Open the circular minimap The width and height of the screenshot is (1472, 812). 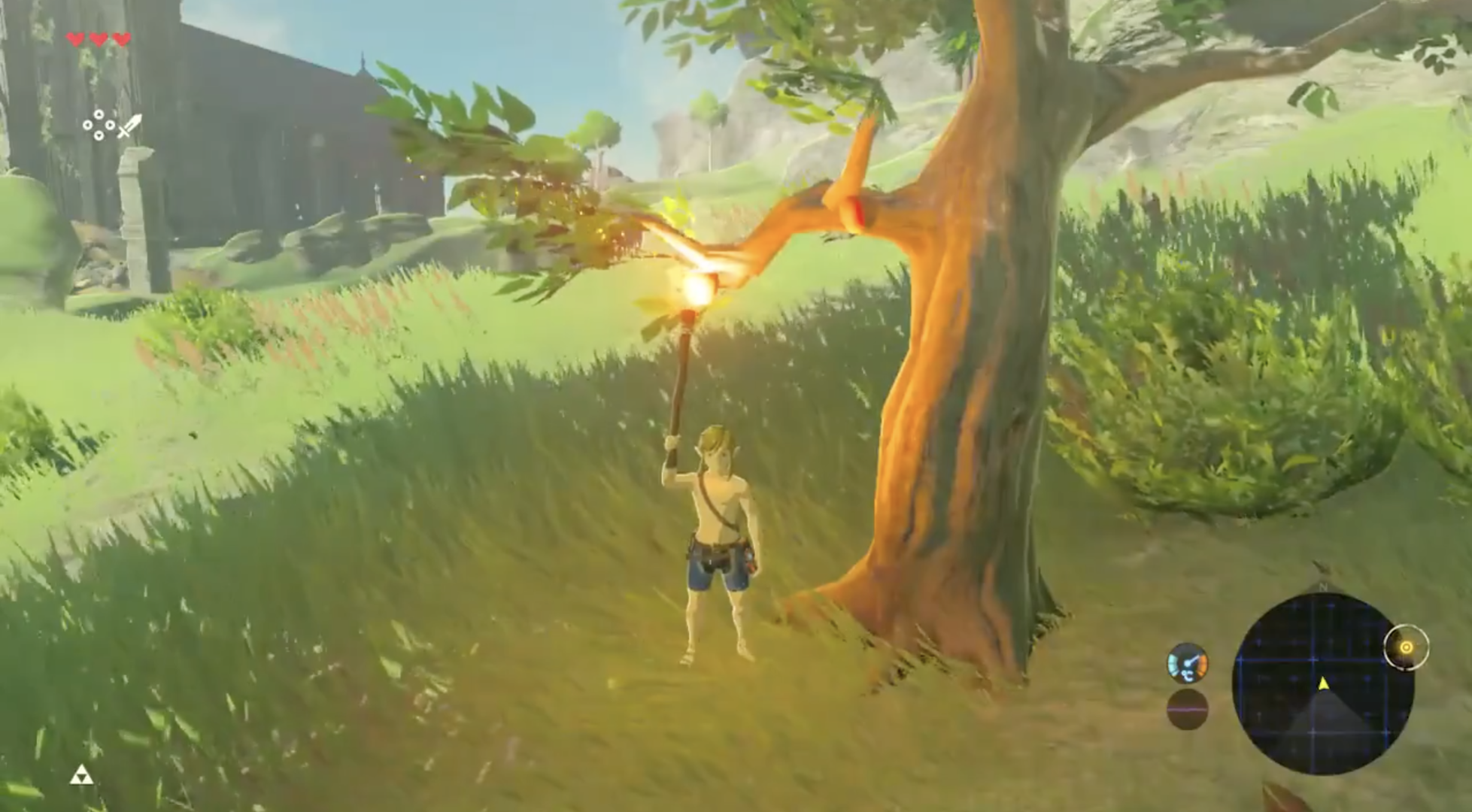click(x=1322, y=683)
